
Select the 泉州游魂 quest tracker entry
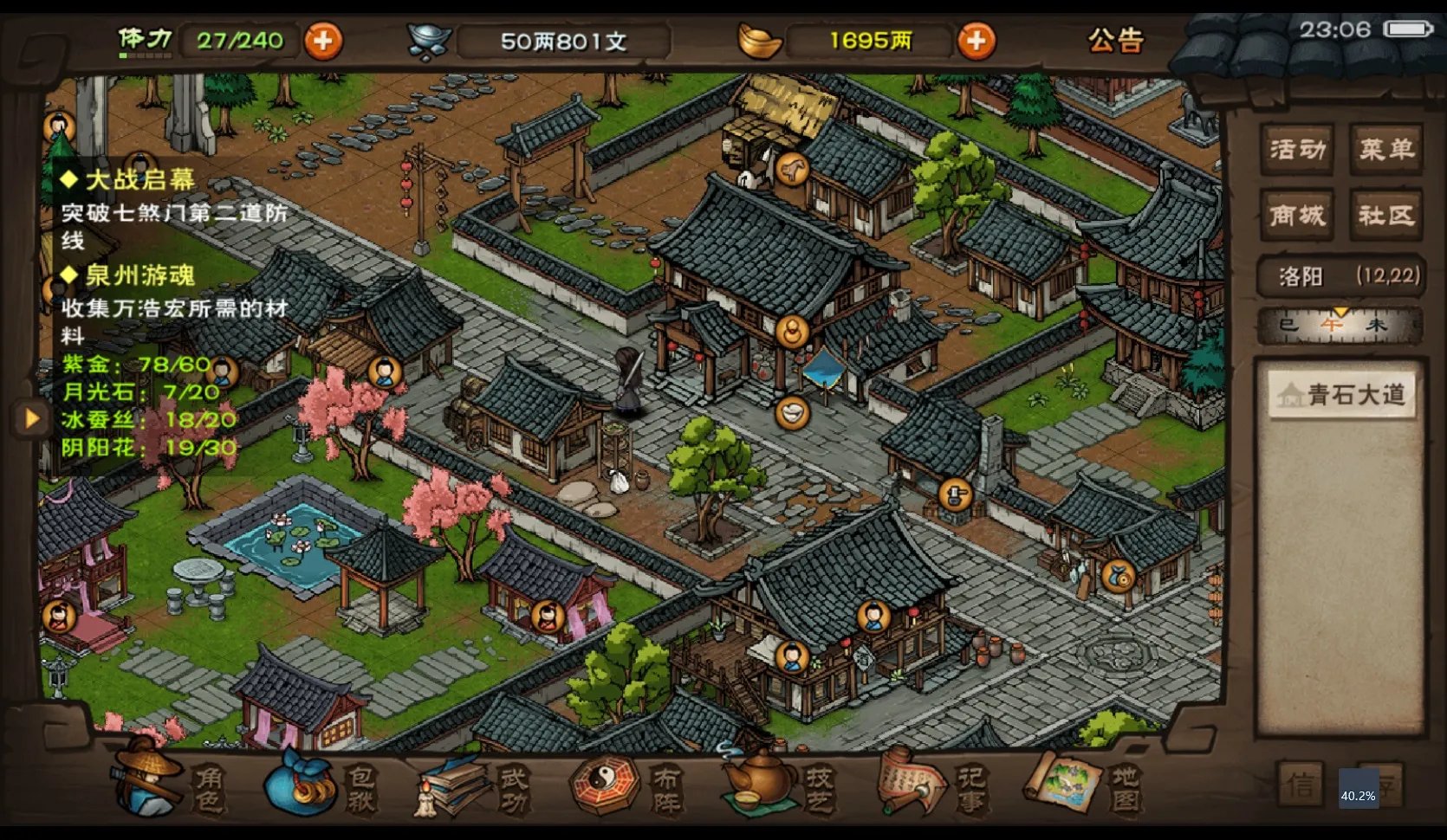(x=140, y=275)
